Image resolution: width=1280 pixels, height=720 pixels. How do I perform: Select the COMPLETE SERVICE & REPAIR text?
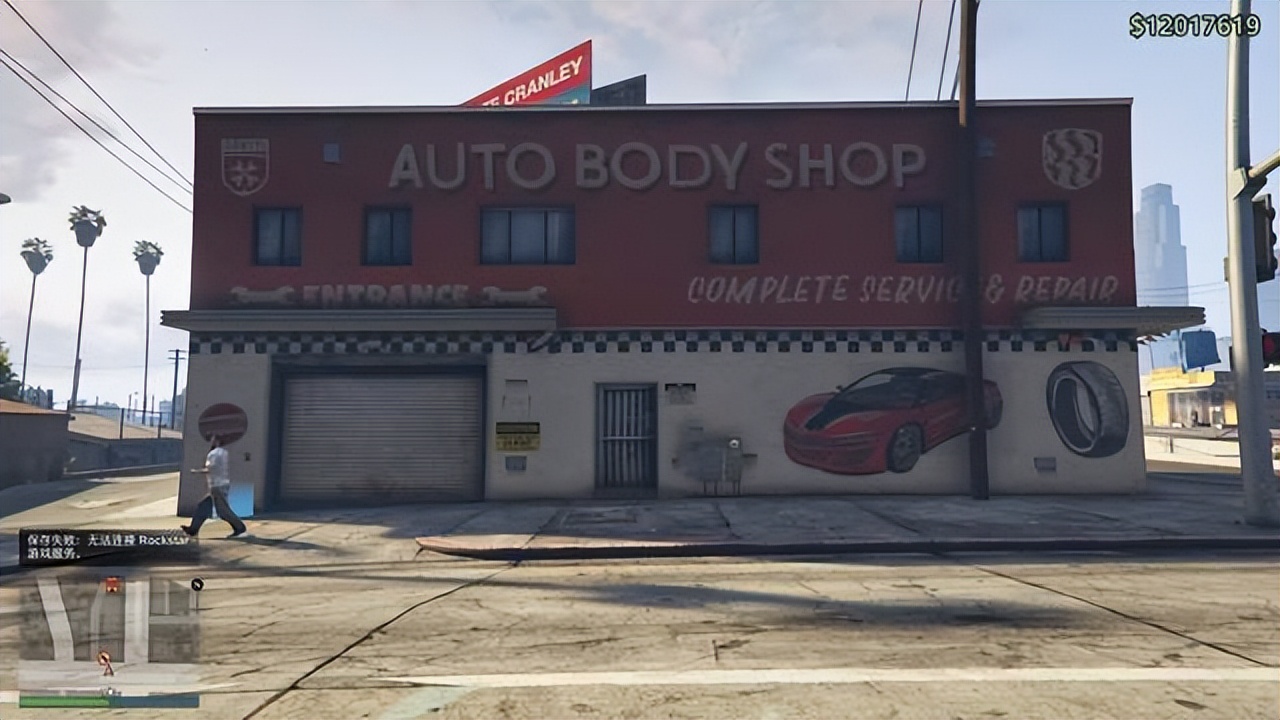coord(901,290)
